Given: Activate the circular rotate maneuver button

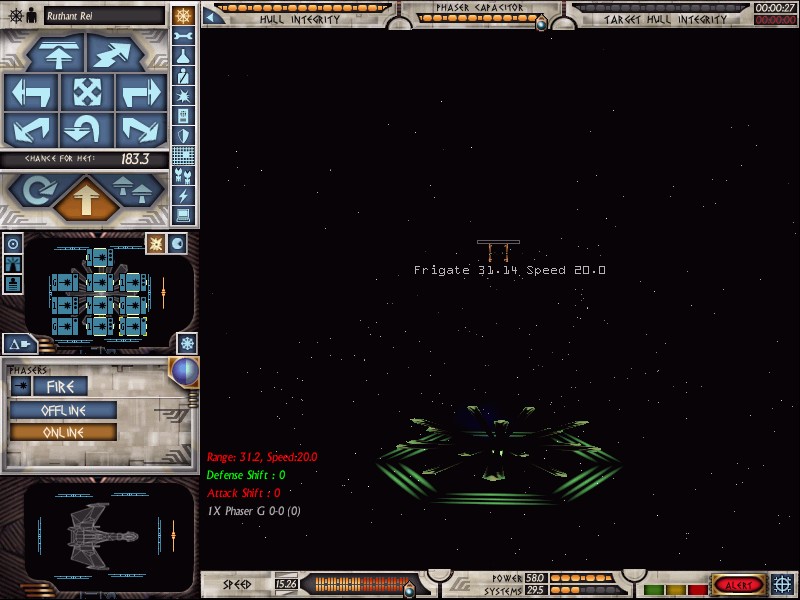Looking at the screenshot, I should coord(32,191).
